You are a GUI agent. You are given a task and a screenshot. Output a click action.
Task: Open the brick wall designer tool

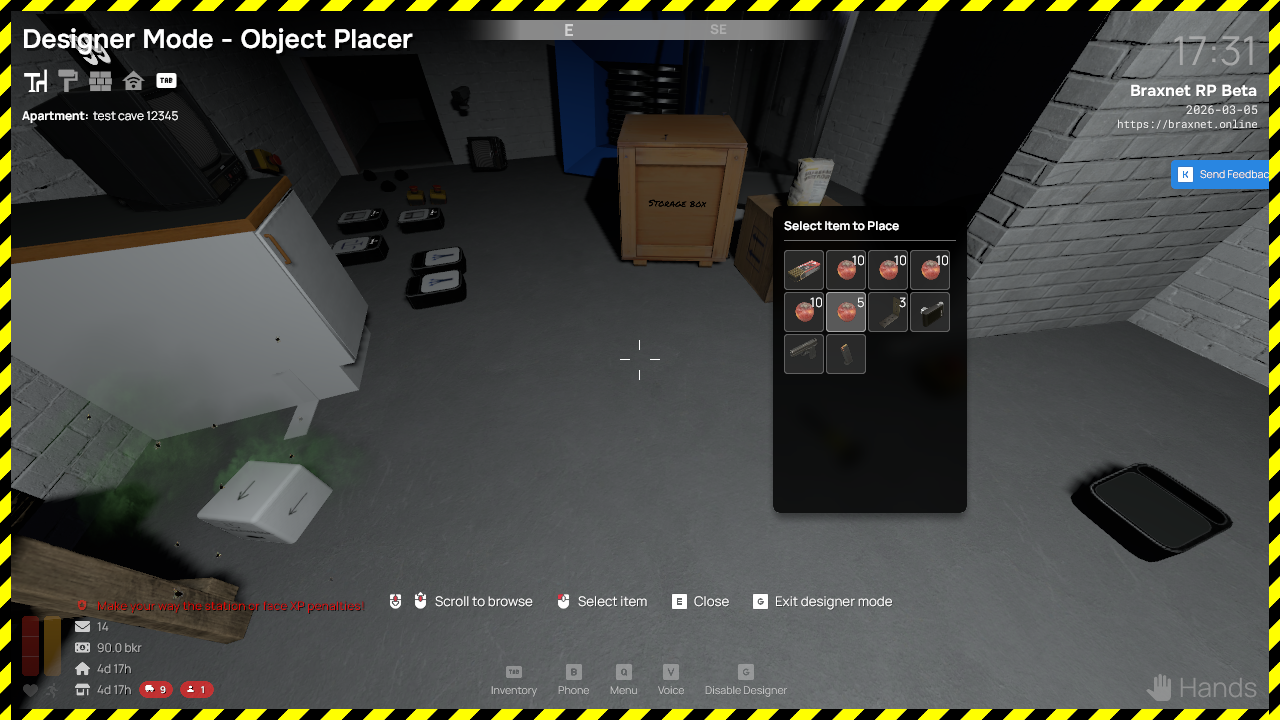click(100, 81)
